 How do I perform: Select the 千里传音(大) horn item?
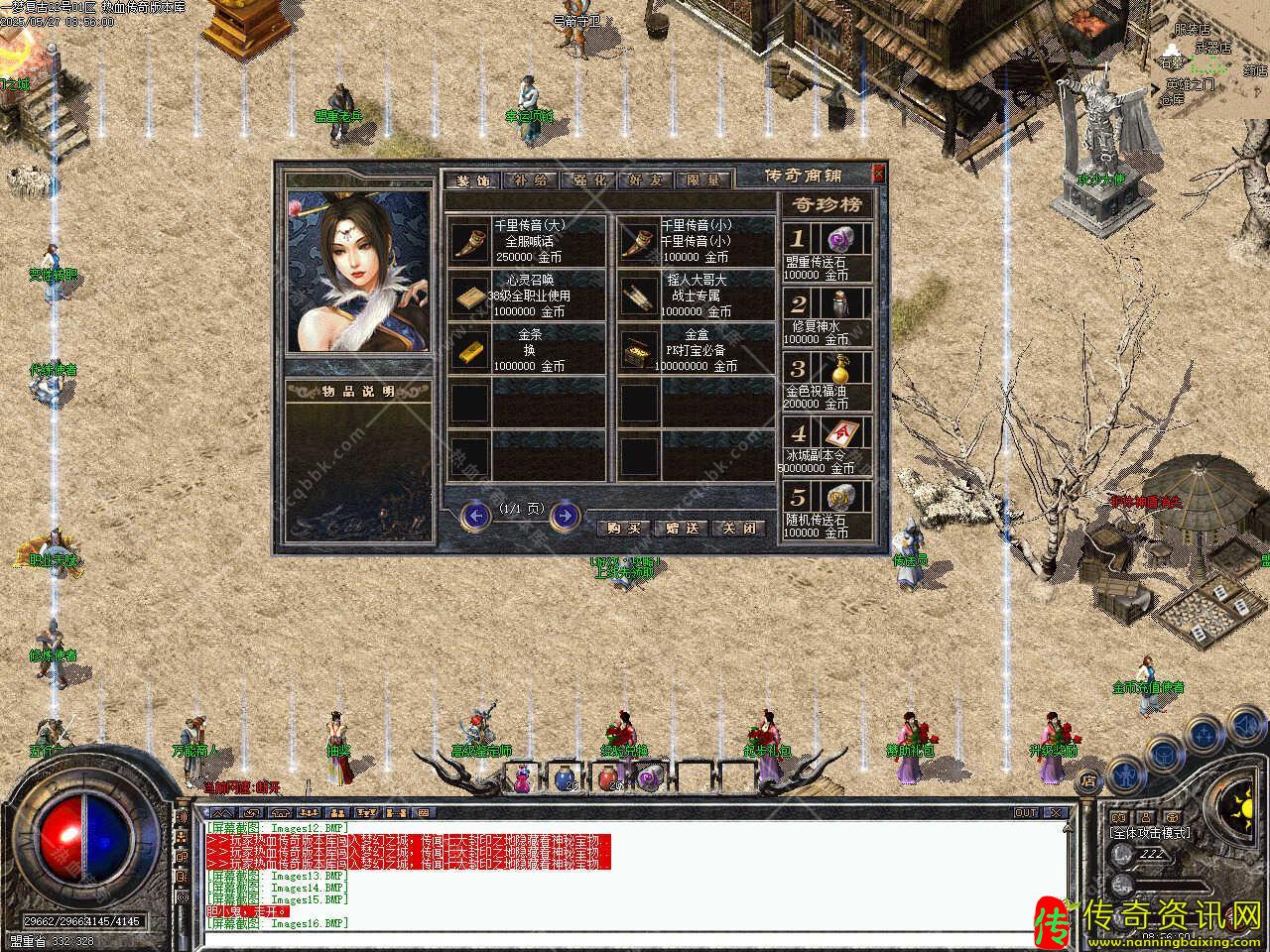tap(468, 242)
